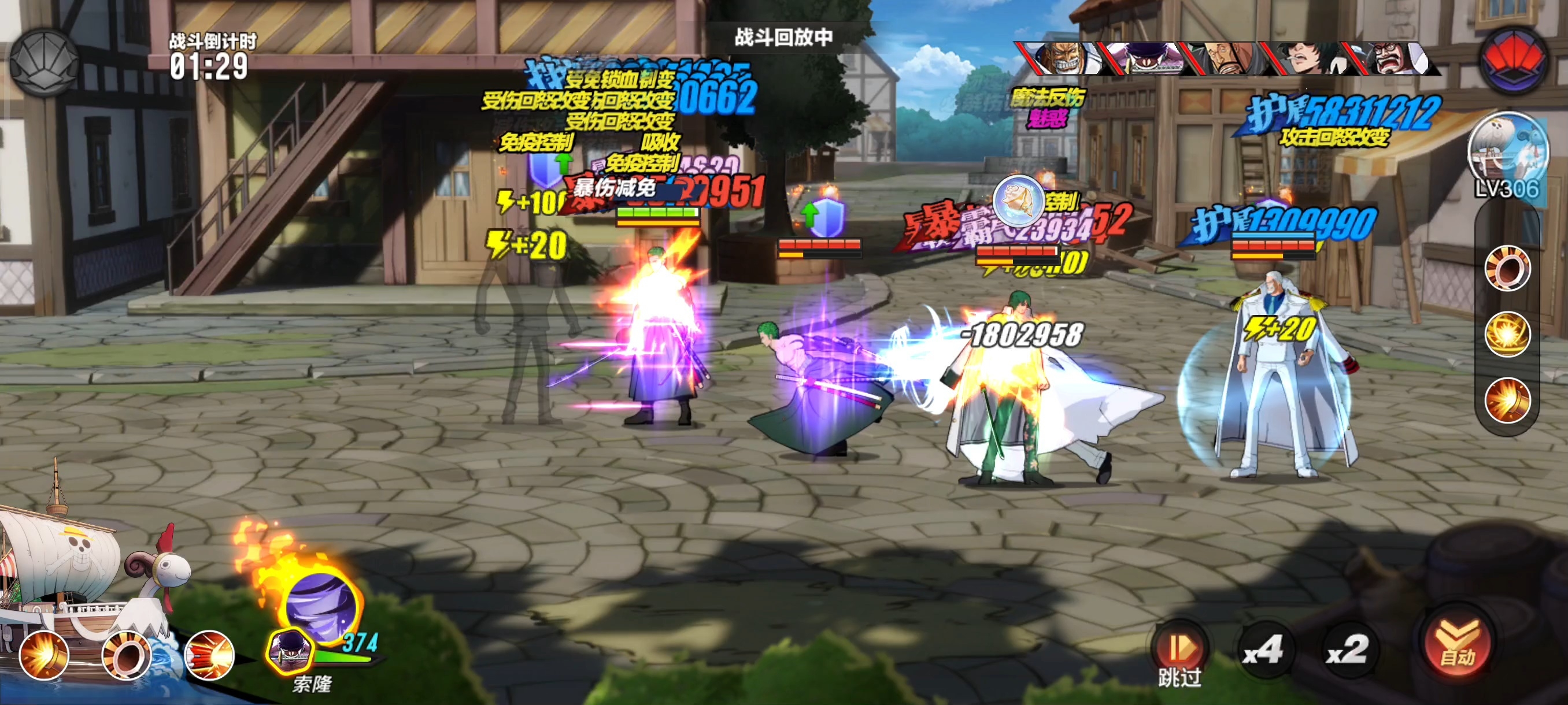Select the sunglasses and cigarette enemy portrait
Viewport: 1568px width, 705px height.
pos(1306,59)
